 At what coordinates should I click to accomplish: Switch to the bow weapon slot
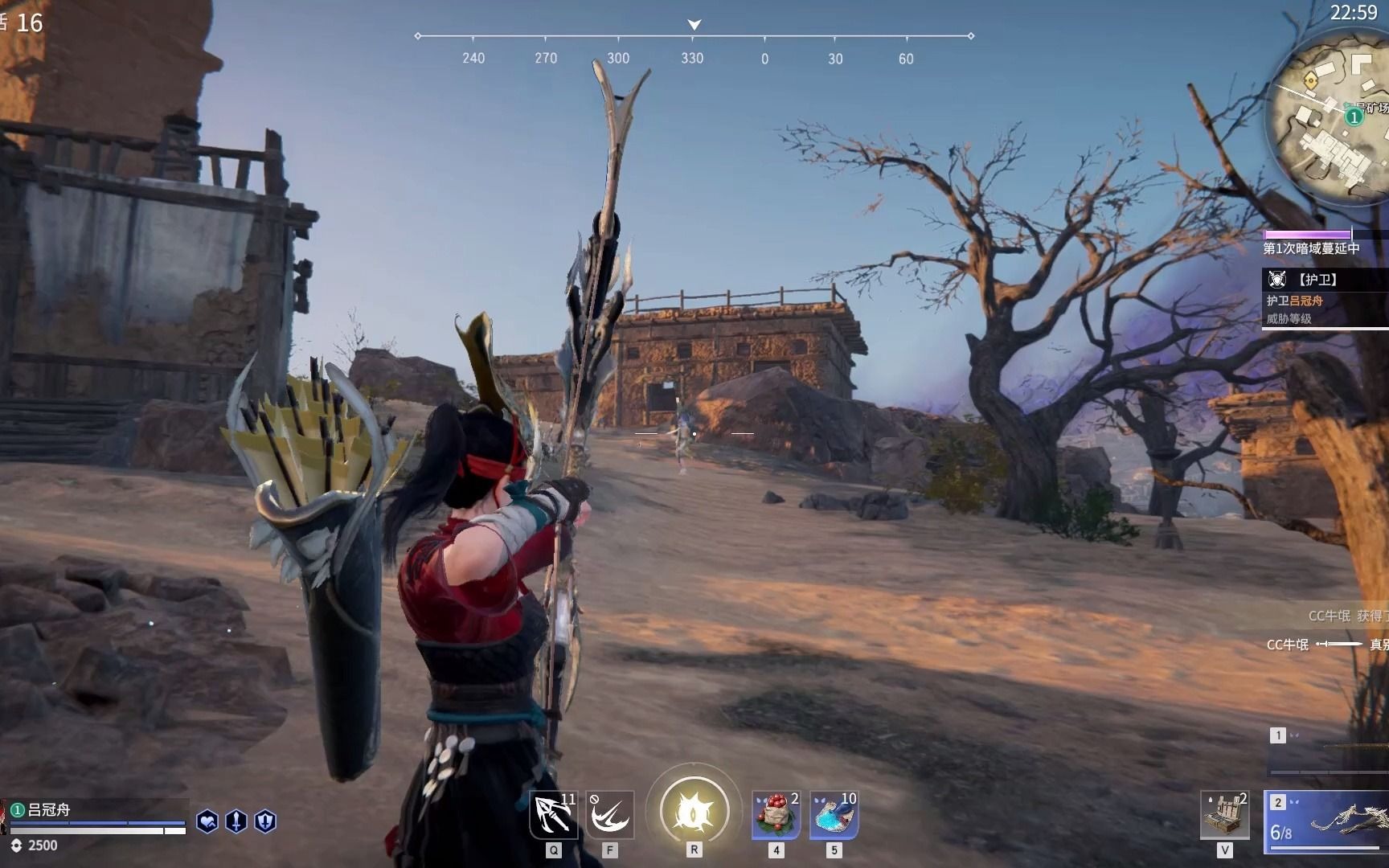tap(1326, 821)
